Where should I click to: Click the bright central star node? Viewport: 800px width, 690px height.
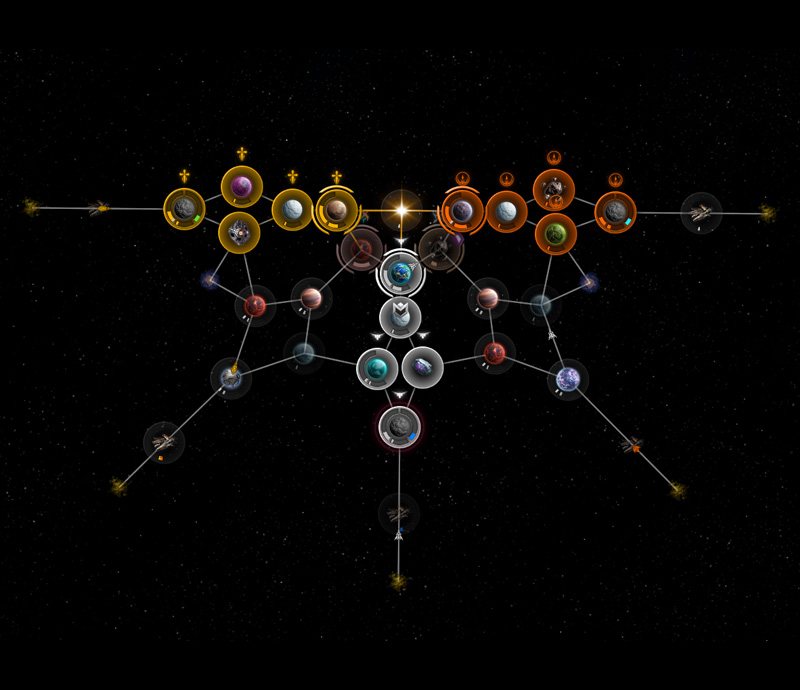(401, 211)
